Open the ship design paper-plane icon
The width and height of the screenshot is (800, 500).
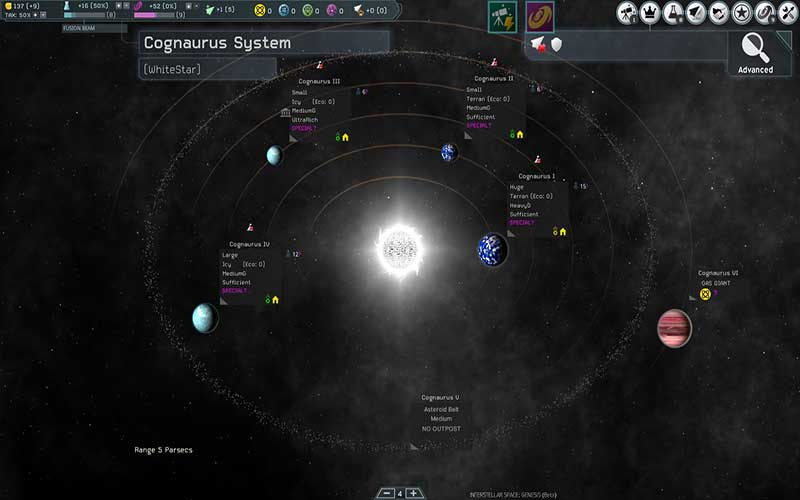(x=696, y=13)
